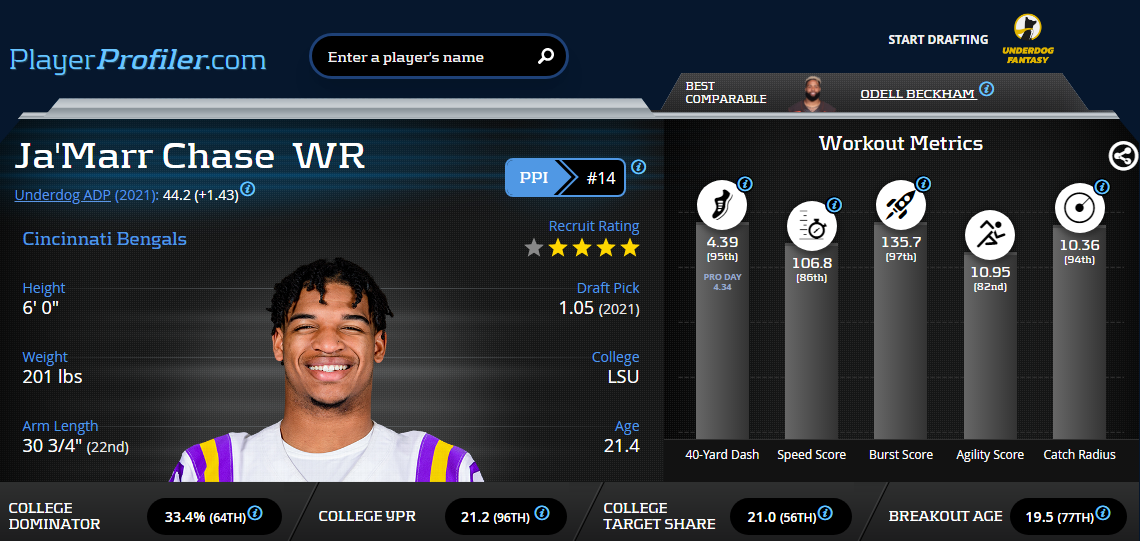Viewport: 1140px width, 541px height.
Task: Open the Breakout Age info tooltip
Action: [1103, 513]
